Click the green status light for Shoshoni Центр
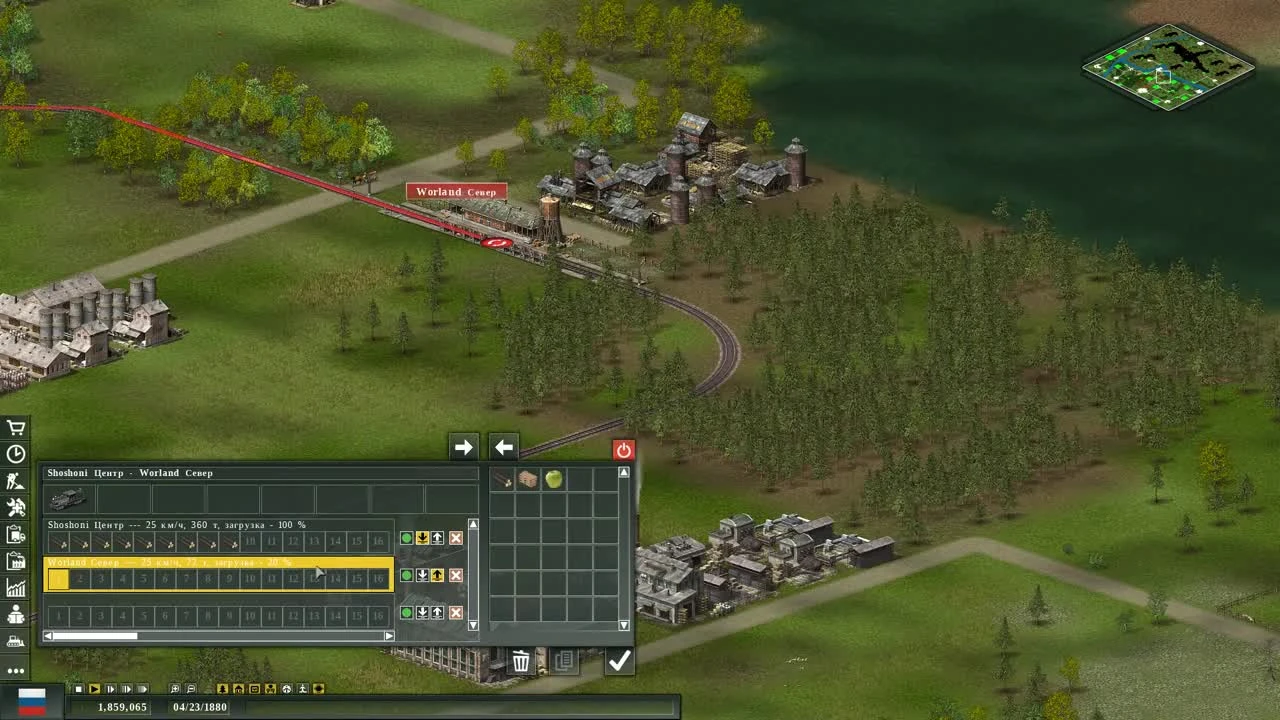Viewport: 1280px width, 720px height. (405, 538)
